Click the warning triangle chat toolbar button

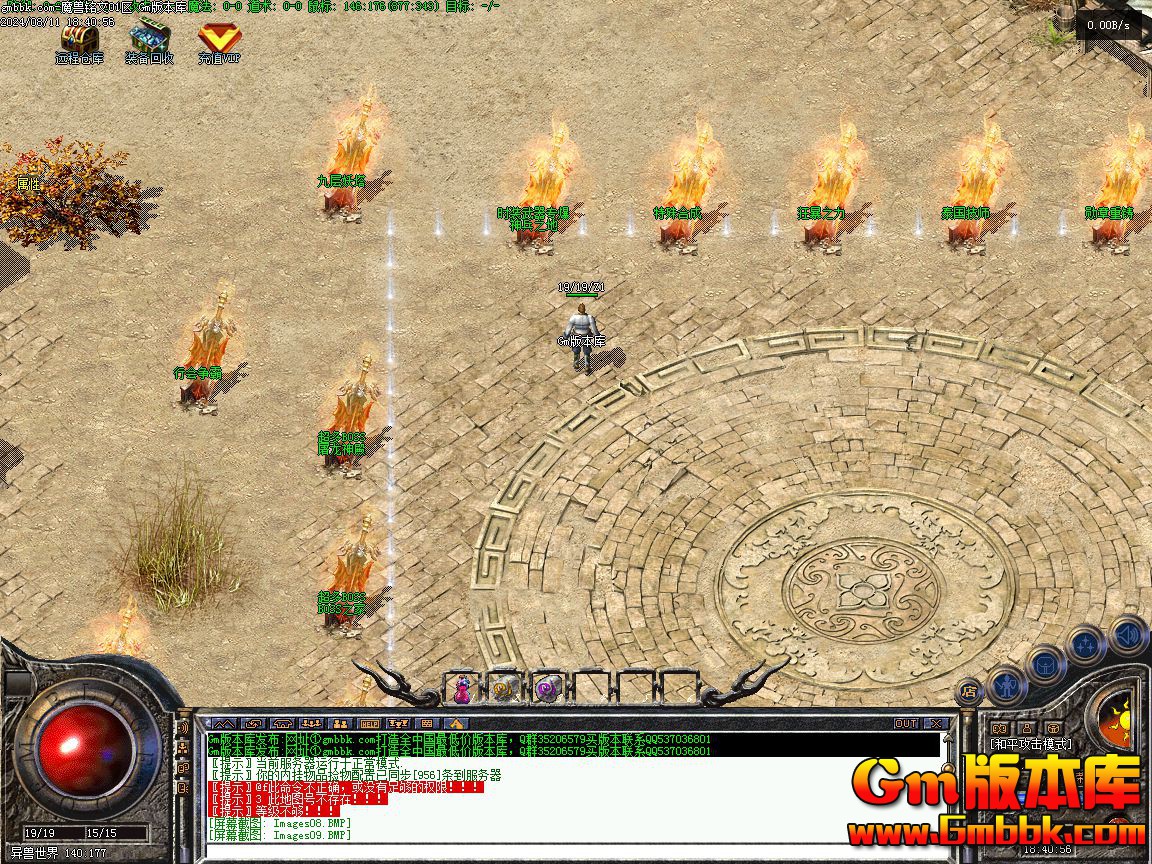[456, 723]
